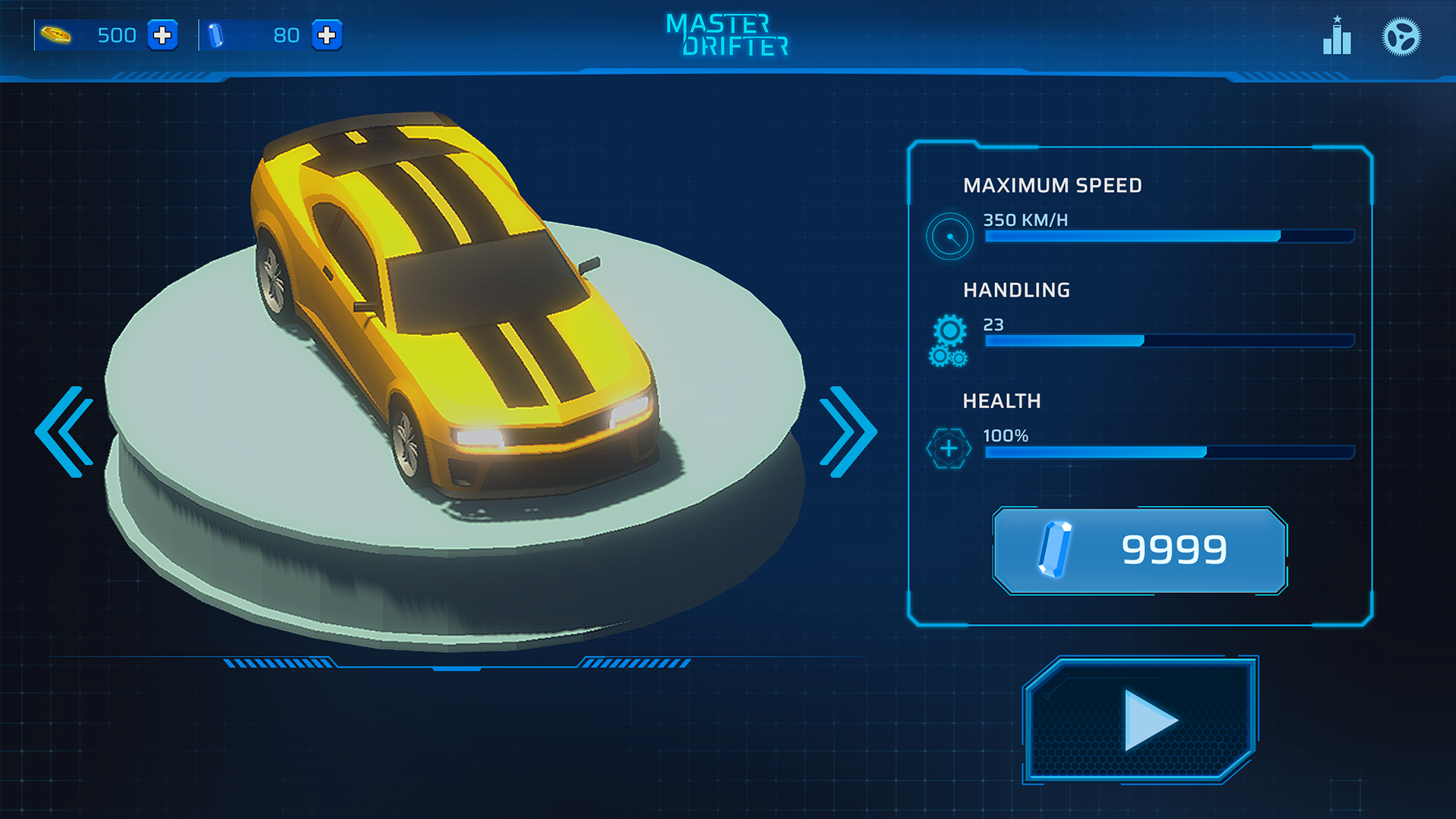
Task: Show the next car
Action: coord(848,431)
